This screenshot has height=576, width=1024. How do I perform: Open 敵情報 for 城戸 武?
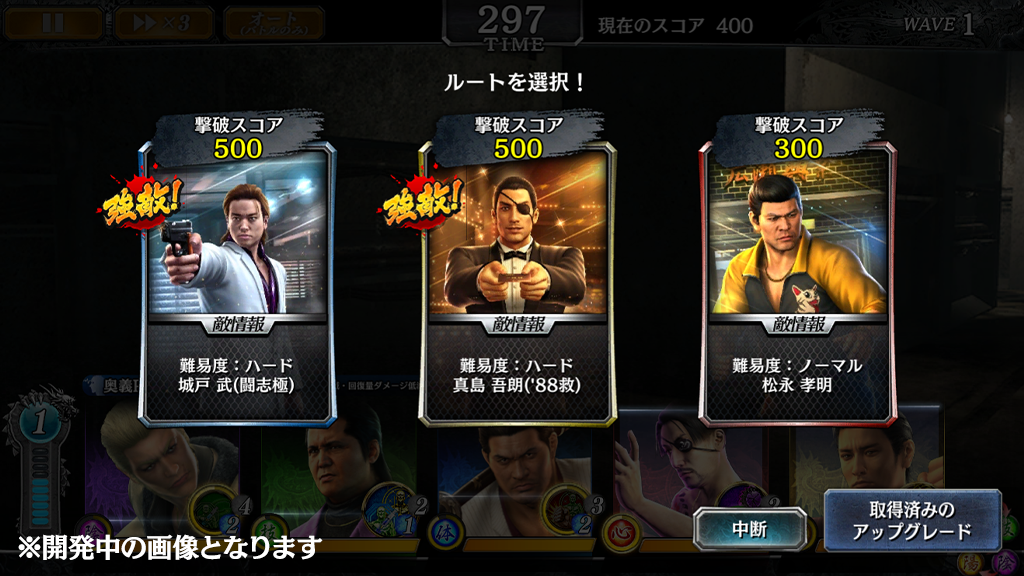[239, 324]
